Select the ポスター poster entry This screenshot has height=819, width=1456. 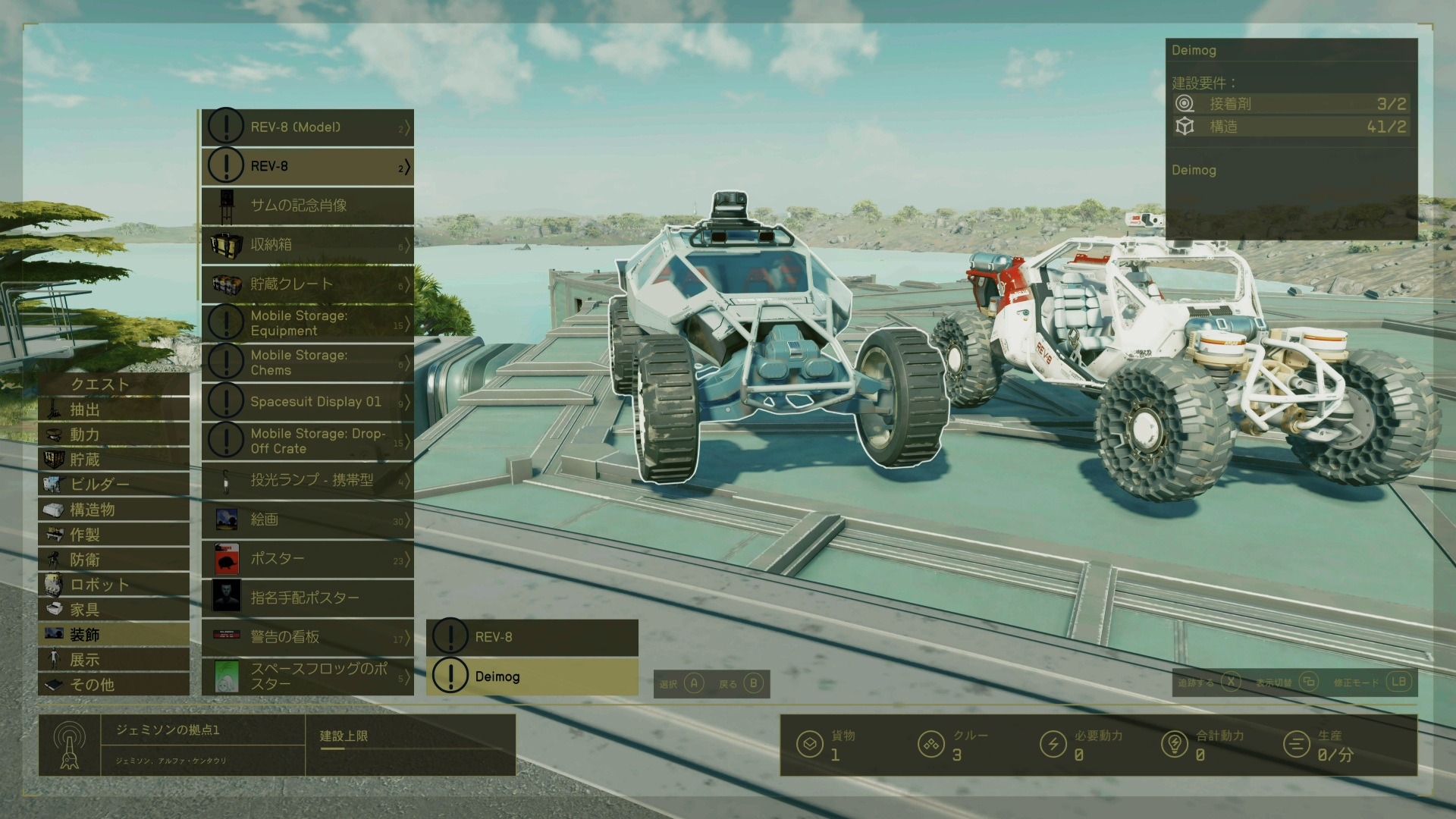coord(307,559)
